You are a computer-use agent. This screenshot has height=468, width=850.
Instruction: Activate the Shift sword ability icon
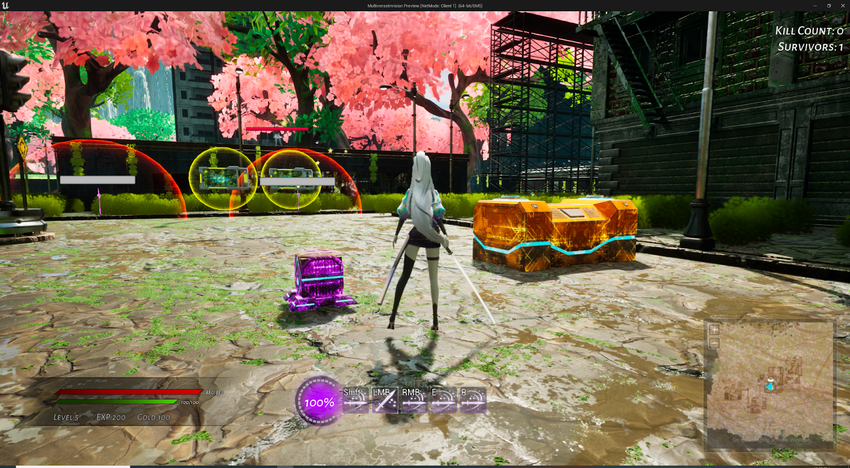356,401
